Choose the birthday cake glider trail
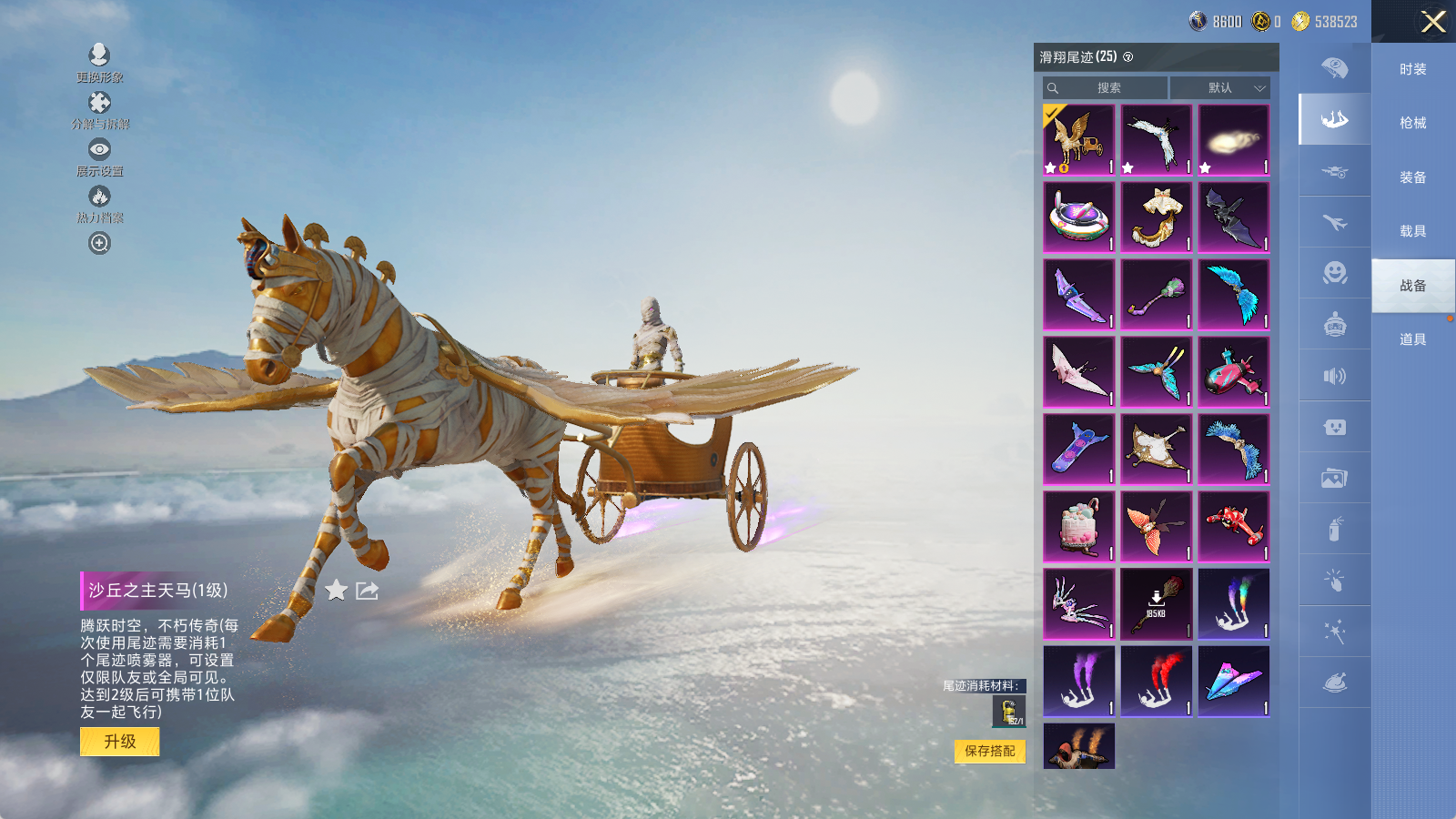This screenshot has height=819, width=1456. pyautogui.click(x=1079, y=527)
